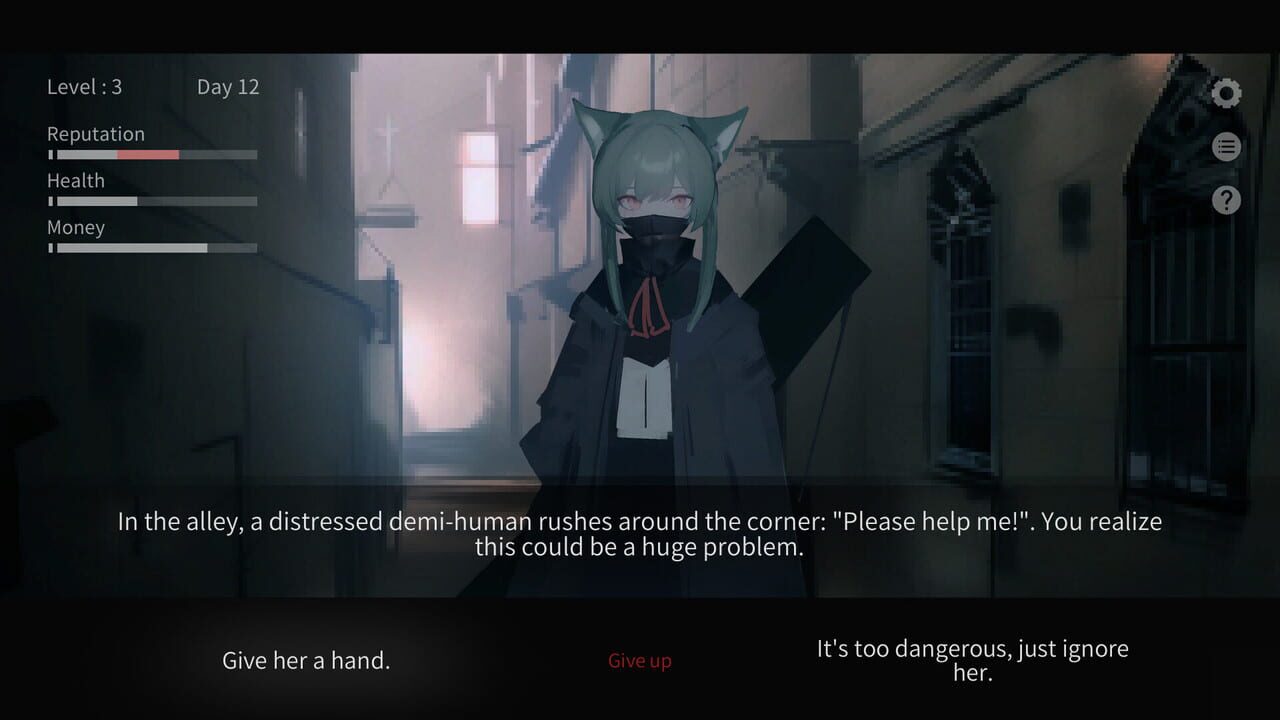
Task: Click the list icon between gear and help
Action: tap(1227, 146)
